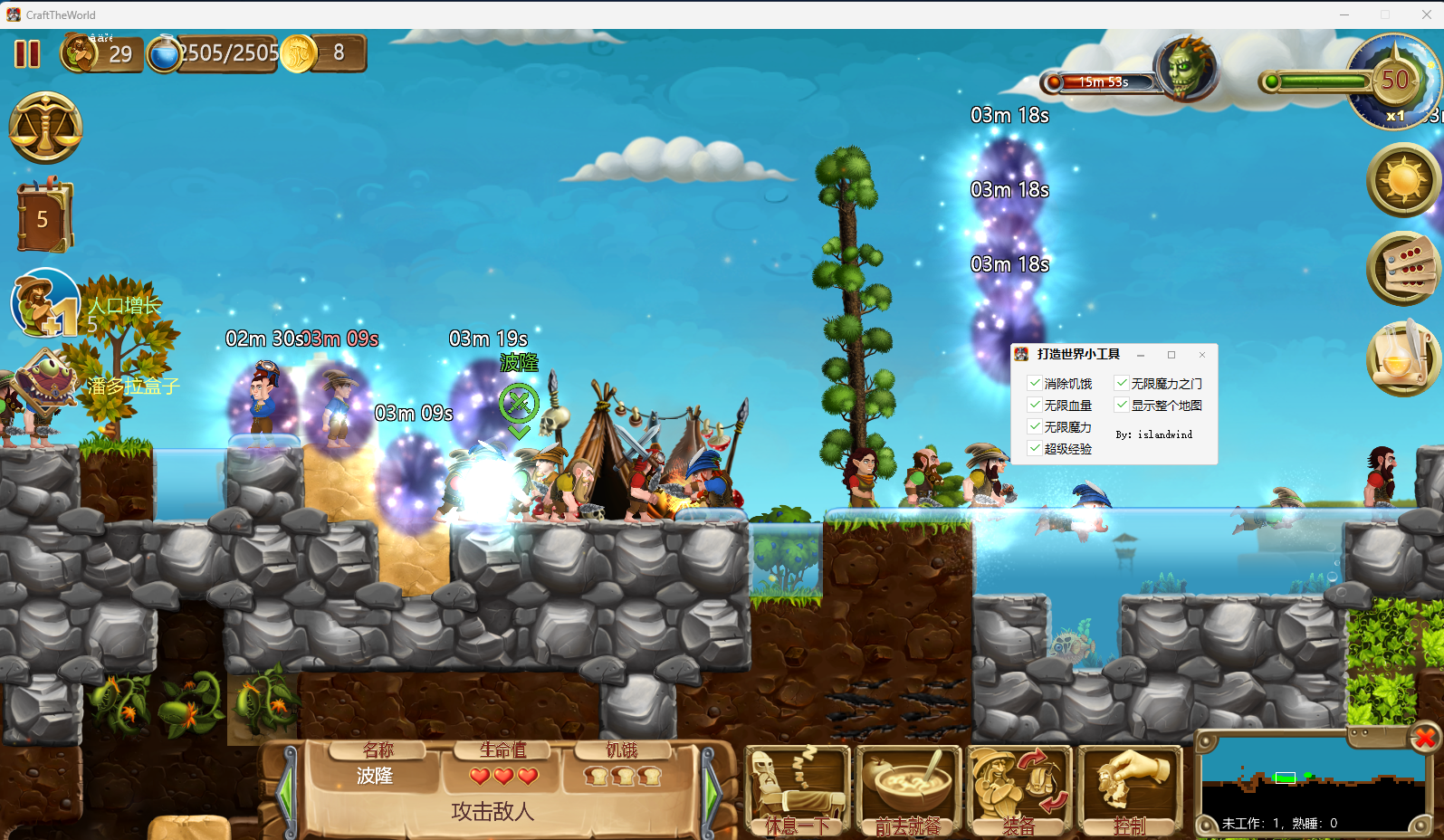1444x840 pixels.
Task: Pause the game with the pause button
Action: (x=27, y=54)
